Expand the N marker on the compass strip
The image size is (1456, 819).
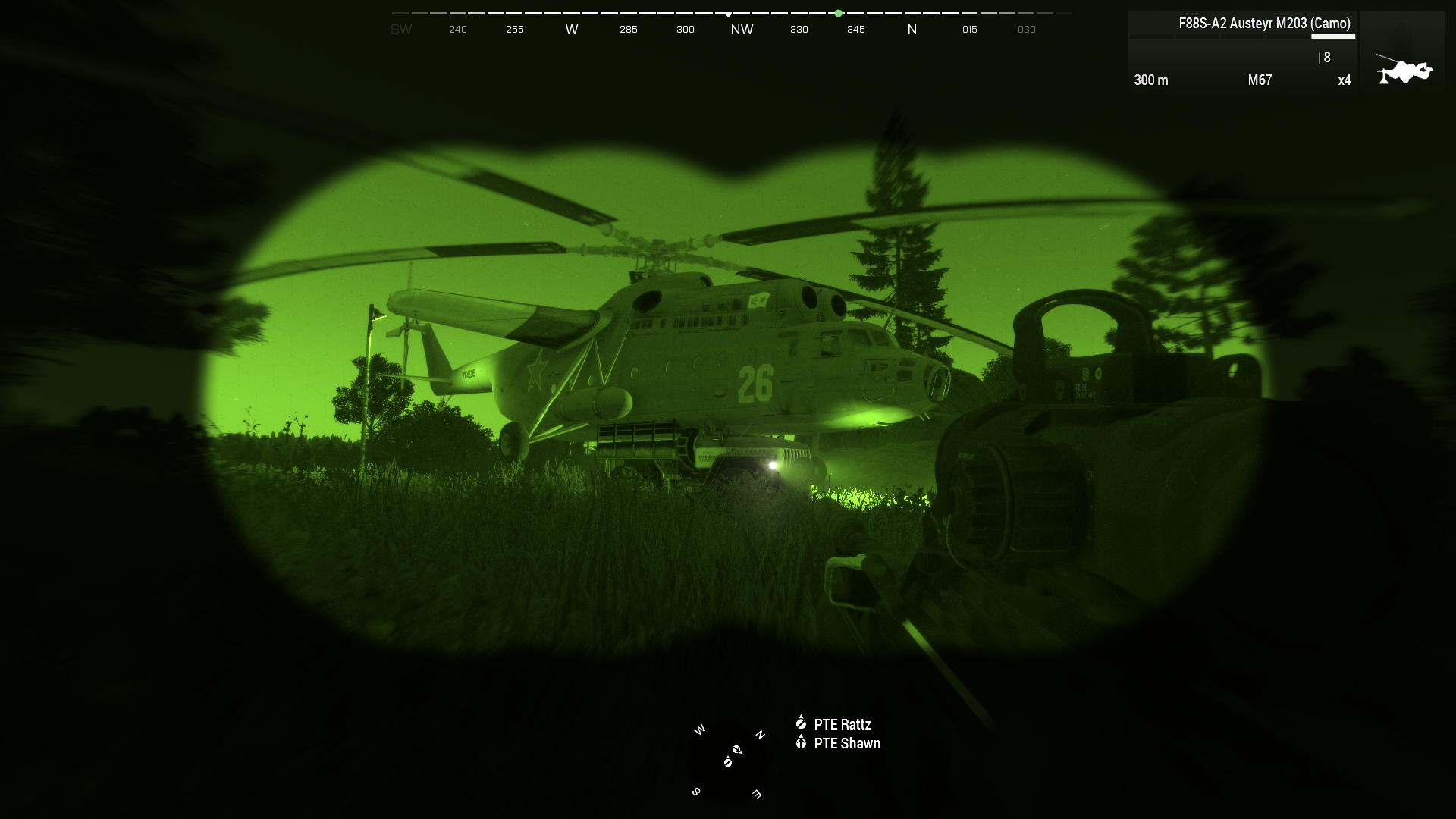pos(912,29)
